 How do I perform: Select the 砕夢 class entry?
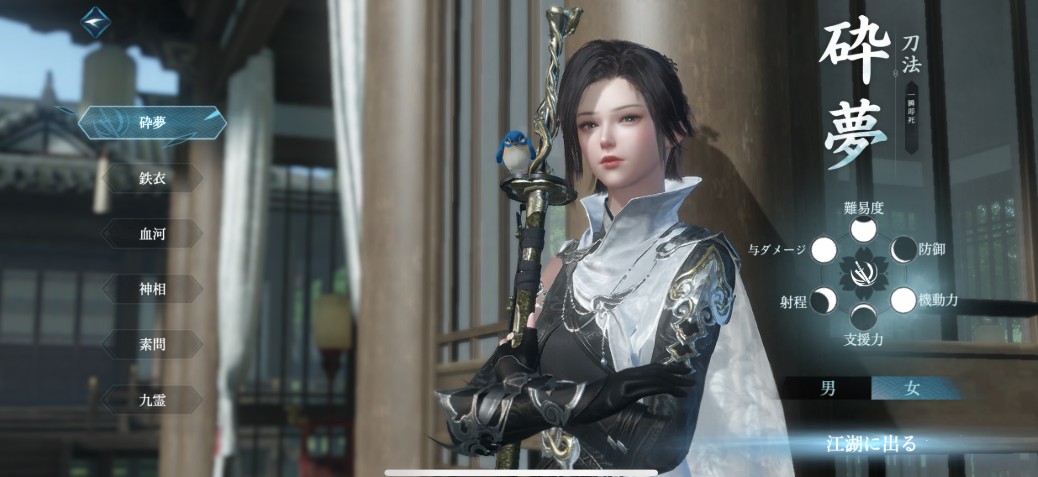point(153,124)
